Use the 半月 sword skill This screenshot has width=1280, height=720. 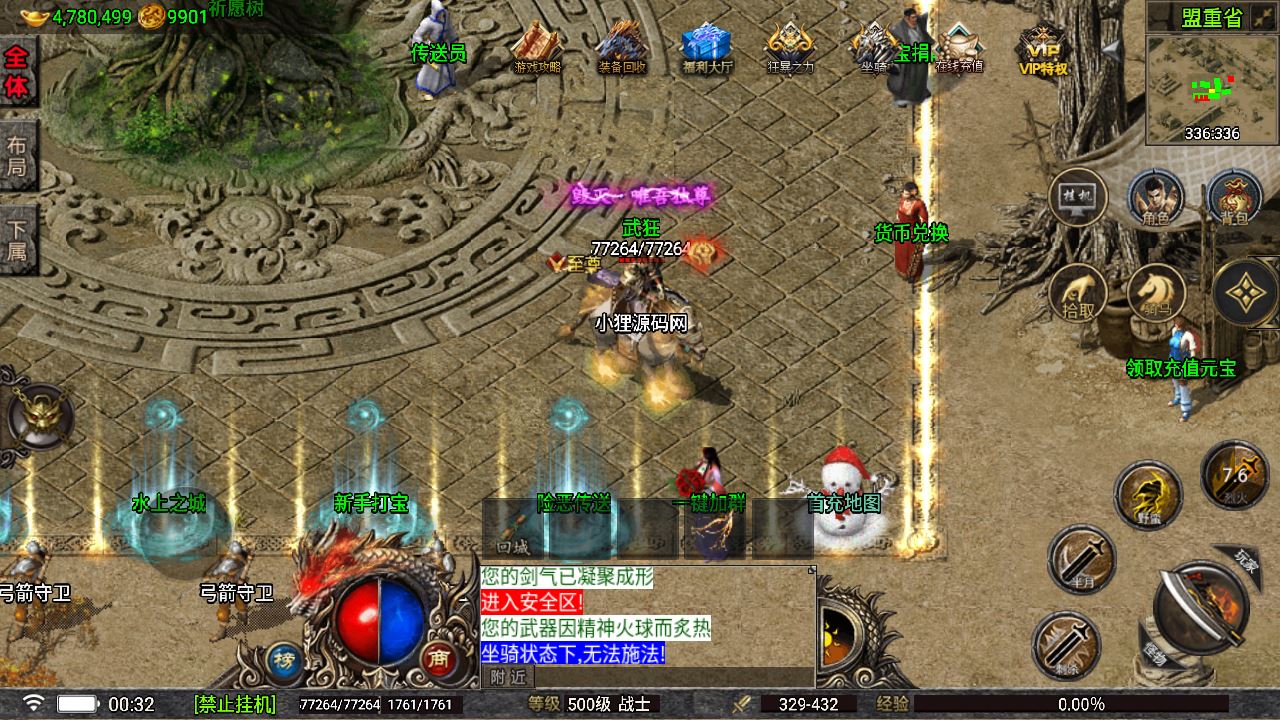click(x=1081, y=559)
